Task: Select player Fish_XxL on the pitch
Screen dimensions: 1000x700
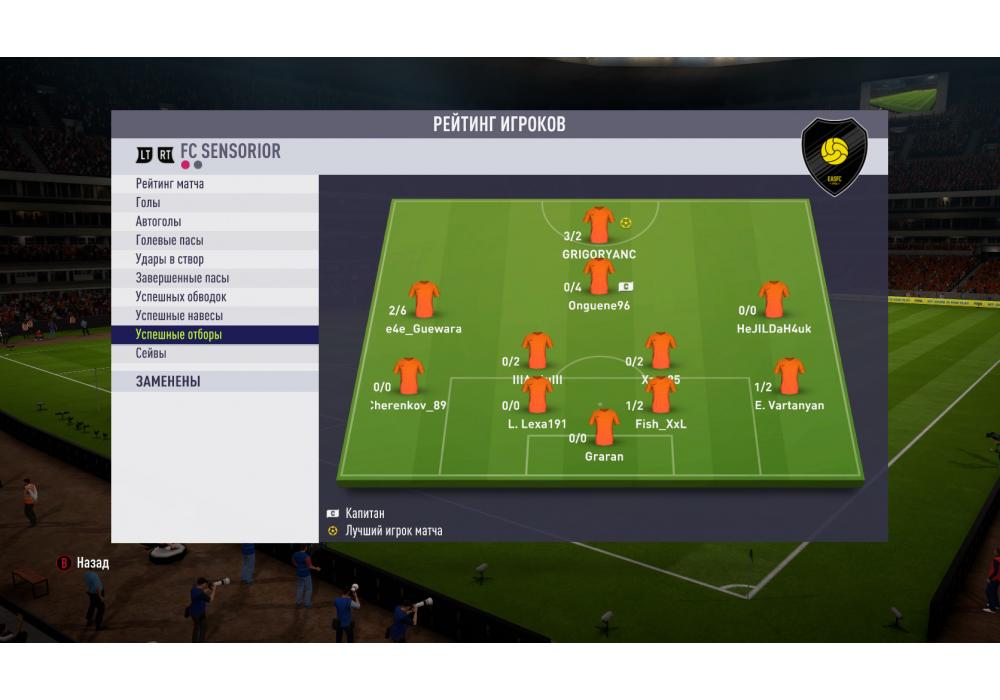Action: 661,396
